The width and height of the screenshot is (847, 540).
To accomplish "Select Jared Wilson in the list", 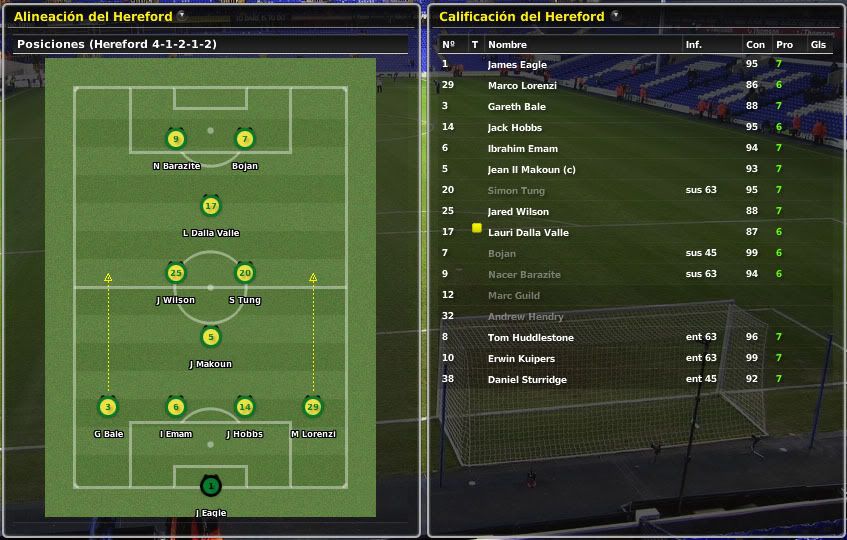I will (518, 211).
